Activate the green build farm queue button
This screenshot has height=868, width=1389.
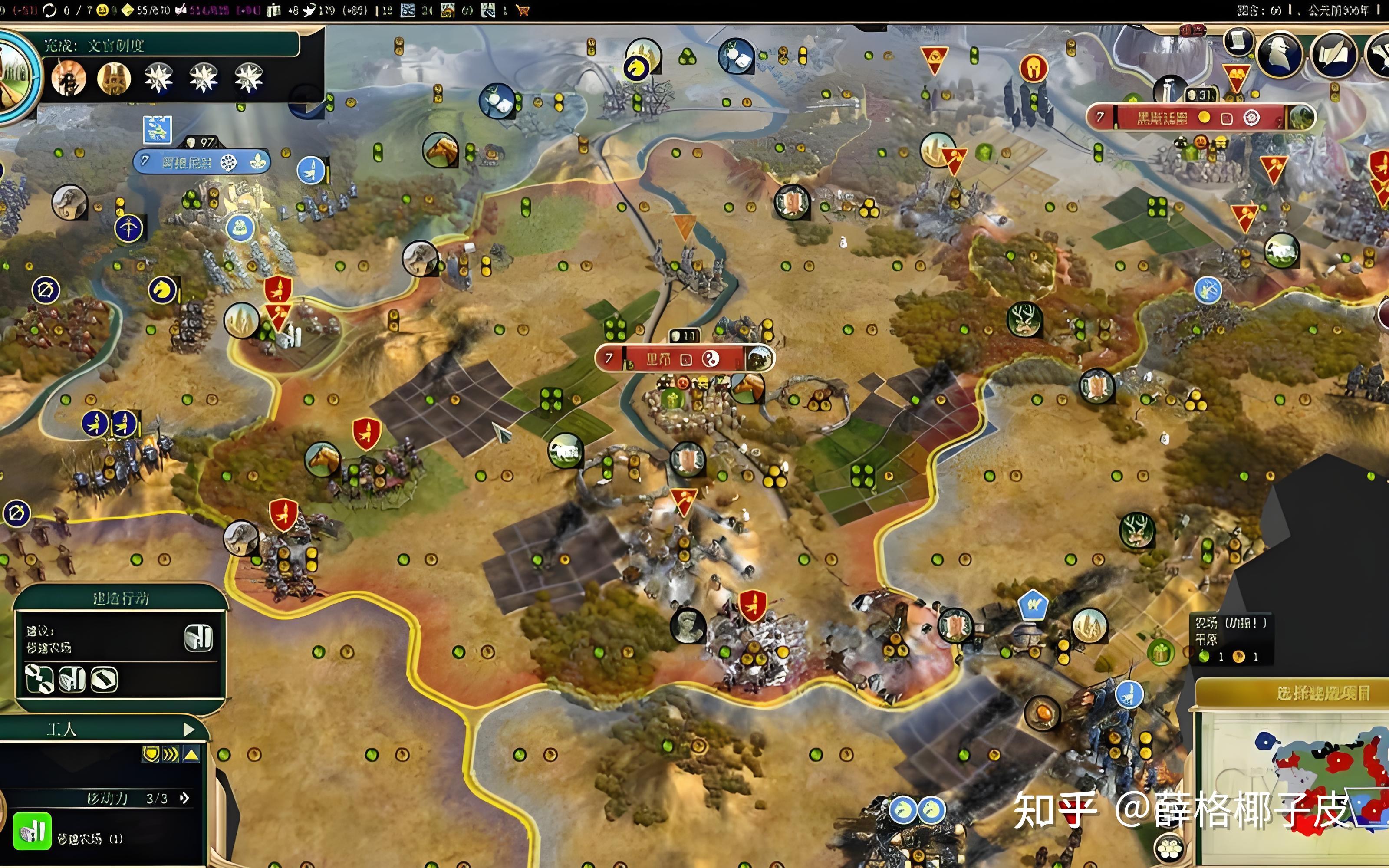pos(32,831)
